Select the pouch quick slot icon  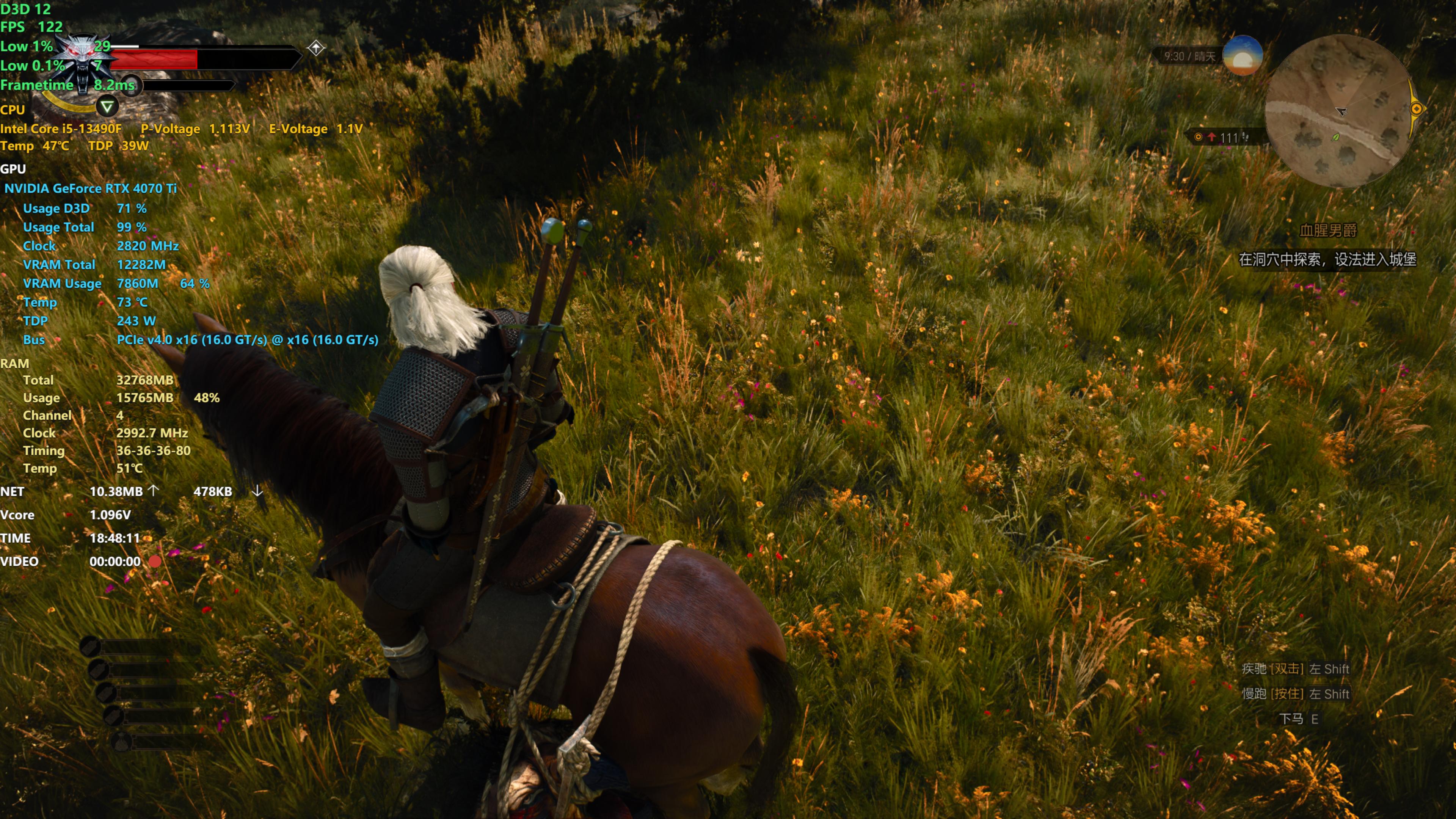click(121, 742)
